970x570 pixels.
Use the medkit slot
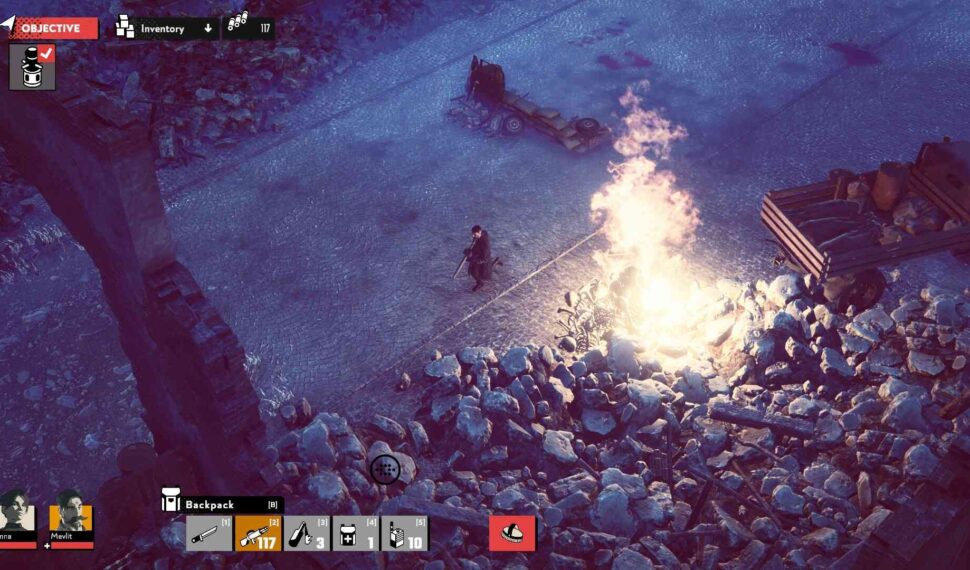(x=355, y=533)
